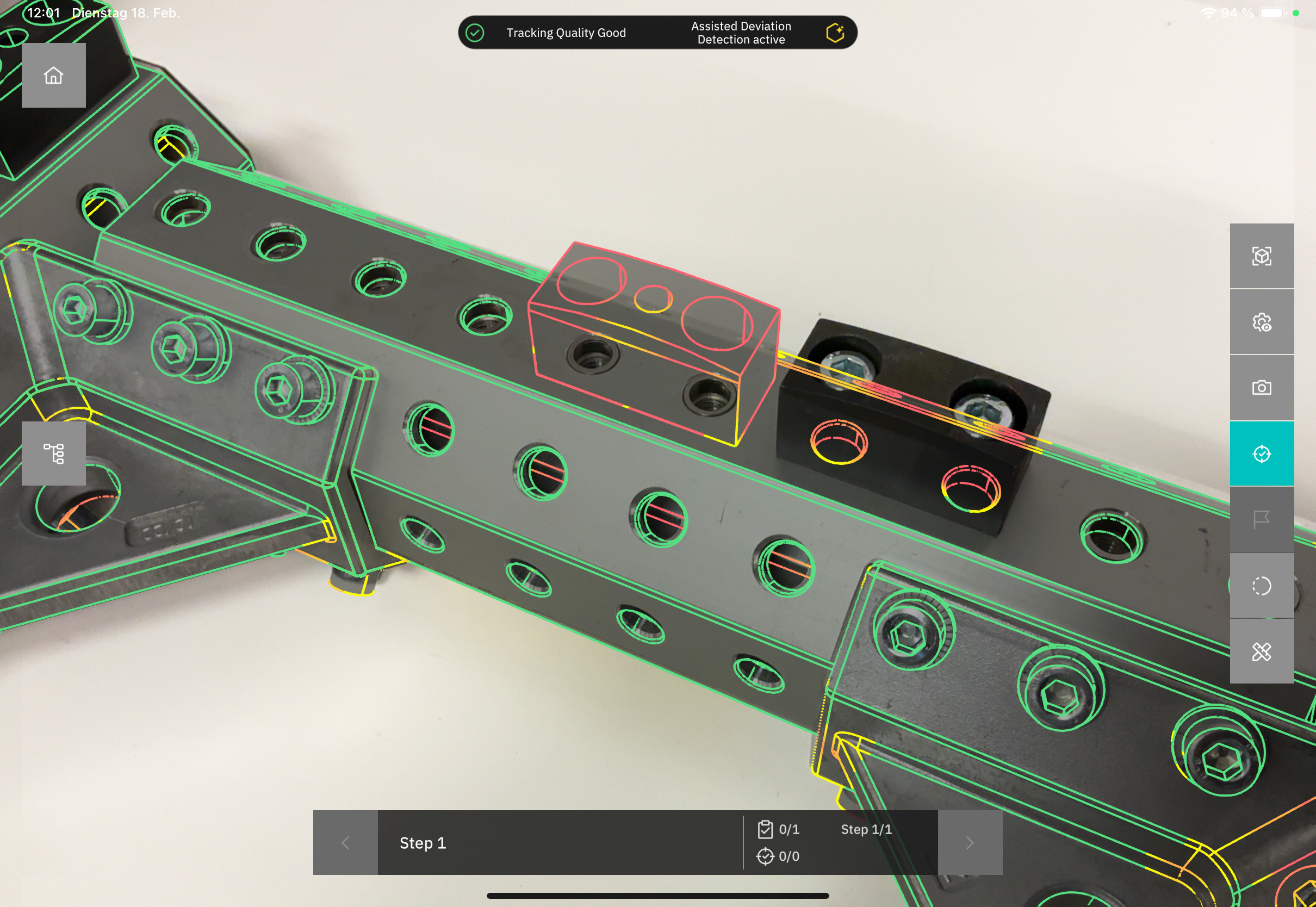Image resolution: width=1316 pixels, height=907 pixels.
Task: Open the clipboard checklist counter
Action: coord(779,830)
